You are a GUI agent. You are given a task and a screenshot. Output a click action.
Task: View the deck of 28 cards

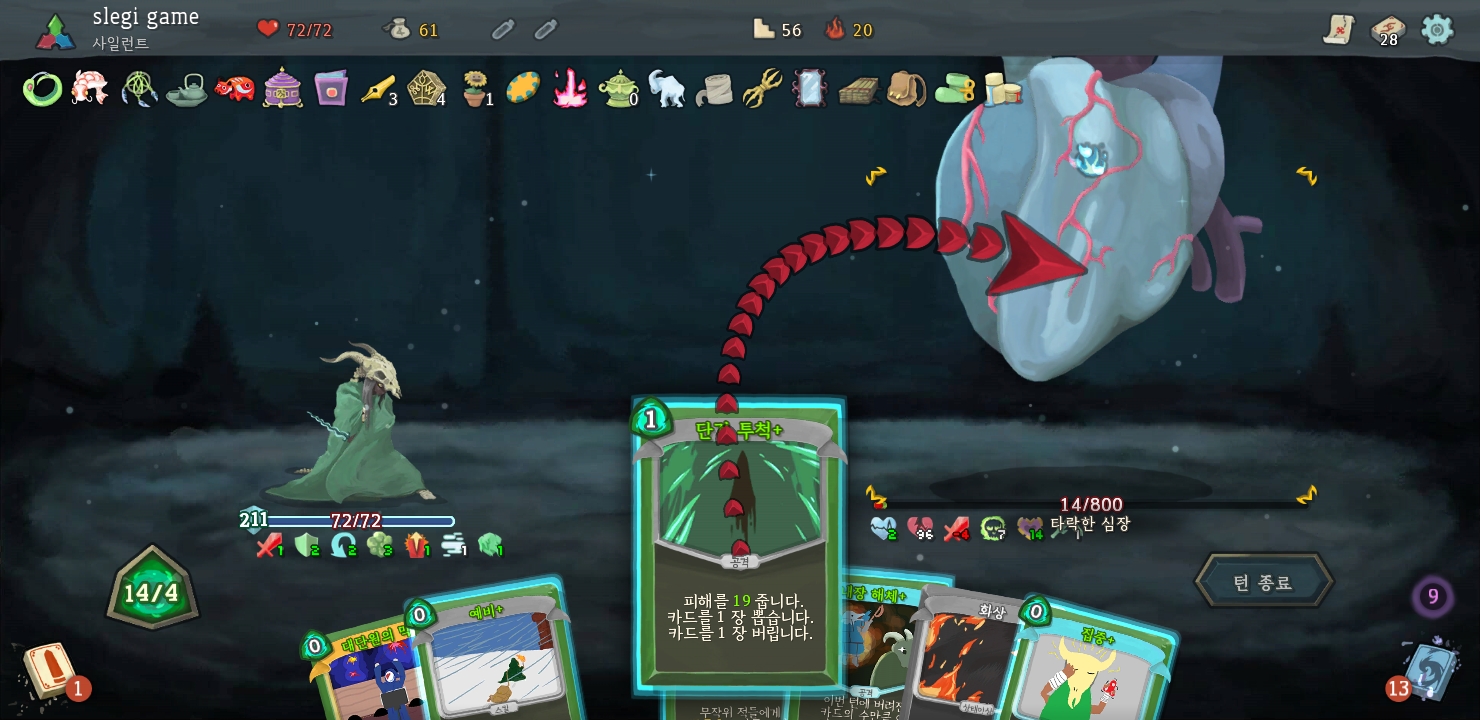[x=1387, y=30]
